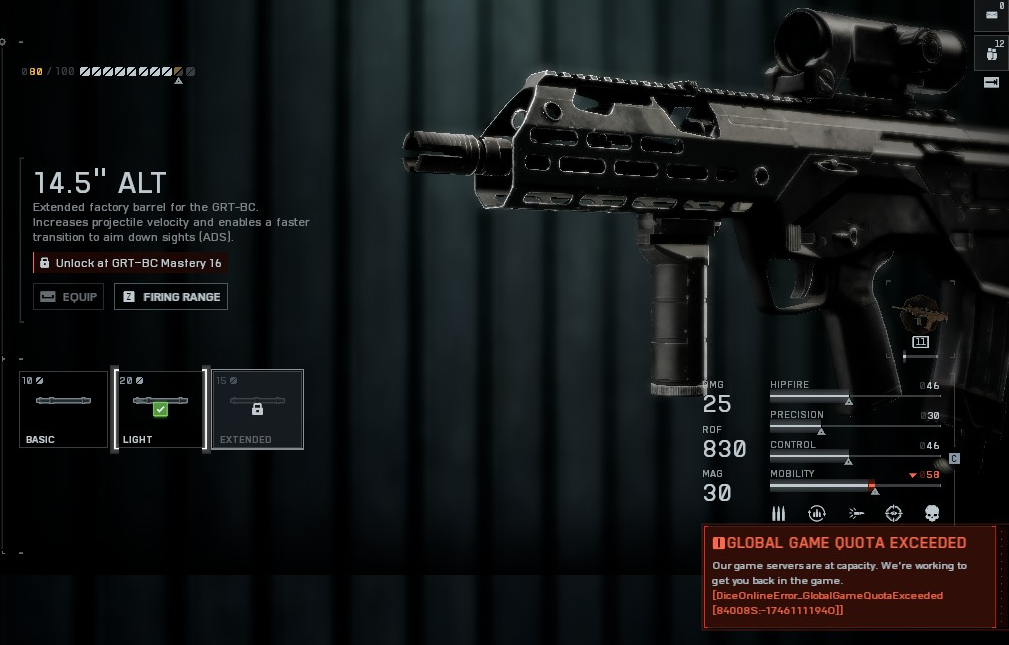Select the projectile velocity stat icon
The height and width of the screenshot is (645, 1009).
(856, 514)
